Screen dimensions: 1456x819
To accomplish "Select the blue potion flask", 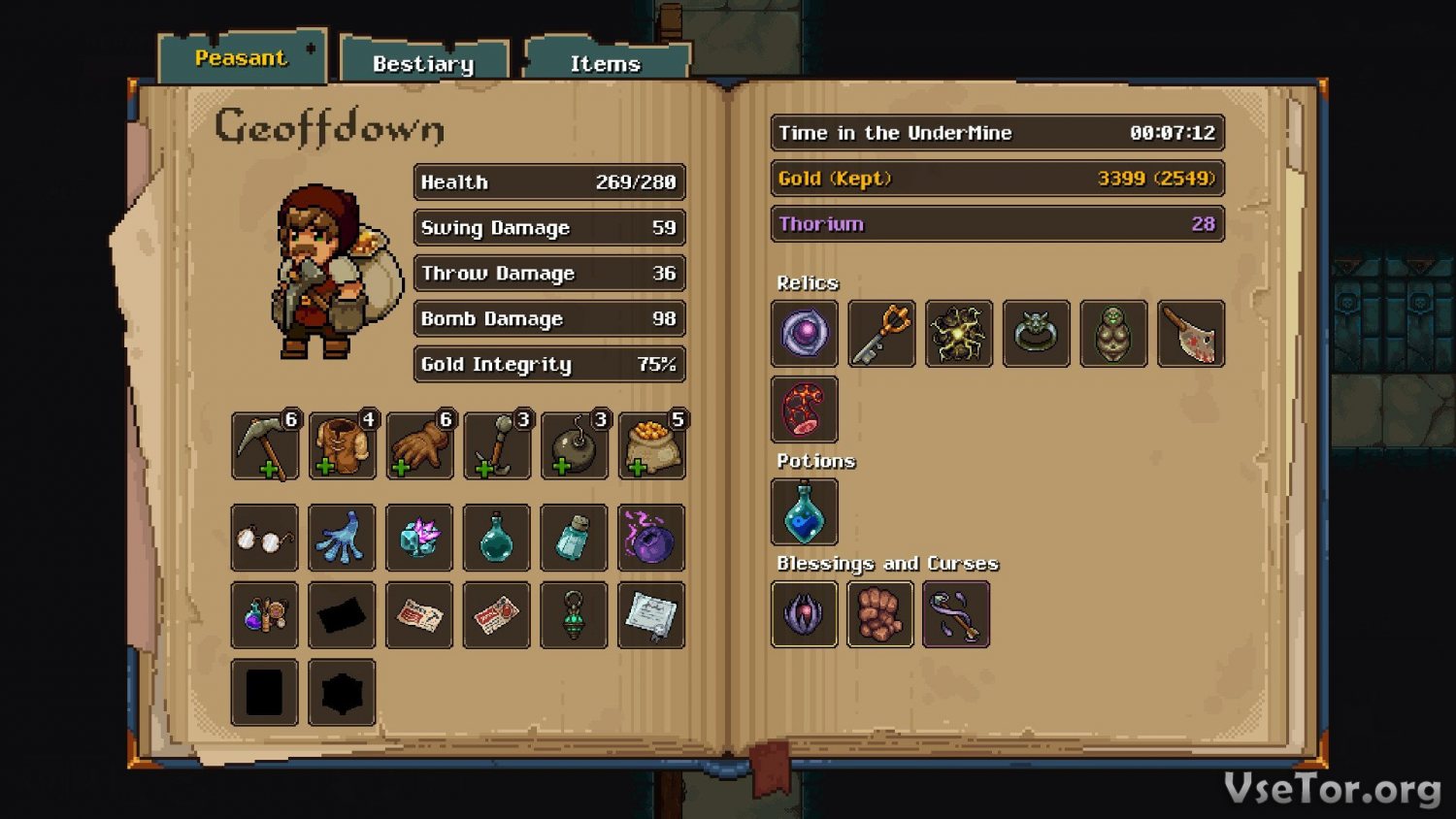I will (x=805, y=512).
